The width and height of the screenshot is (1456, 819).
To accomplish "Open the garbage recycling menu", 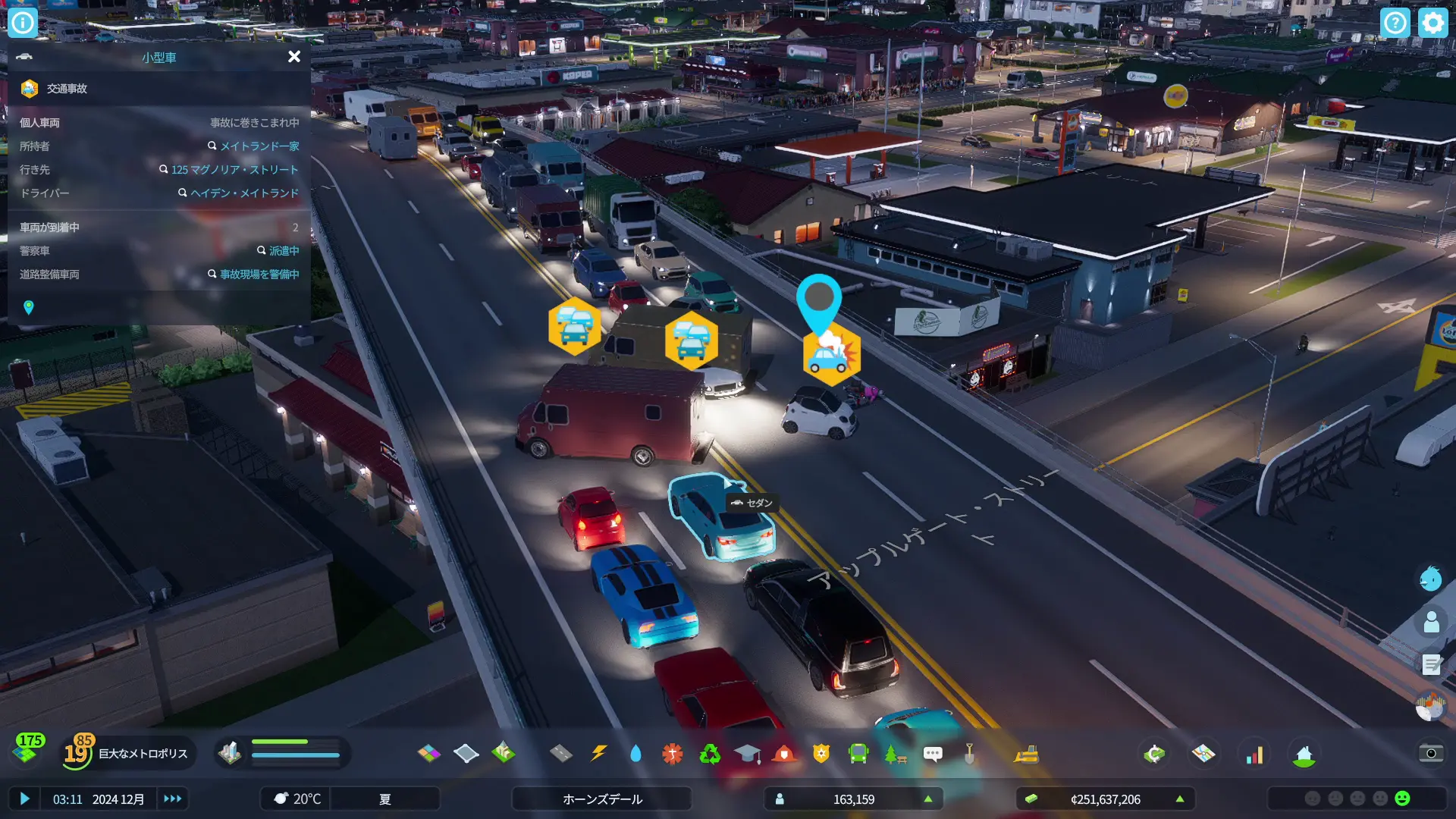I will tap(710, 753).
